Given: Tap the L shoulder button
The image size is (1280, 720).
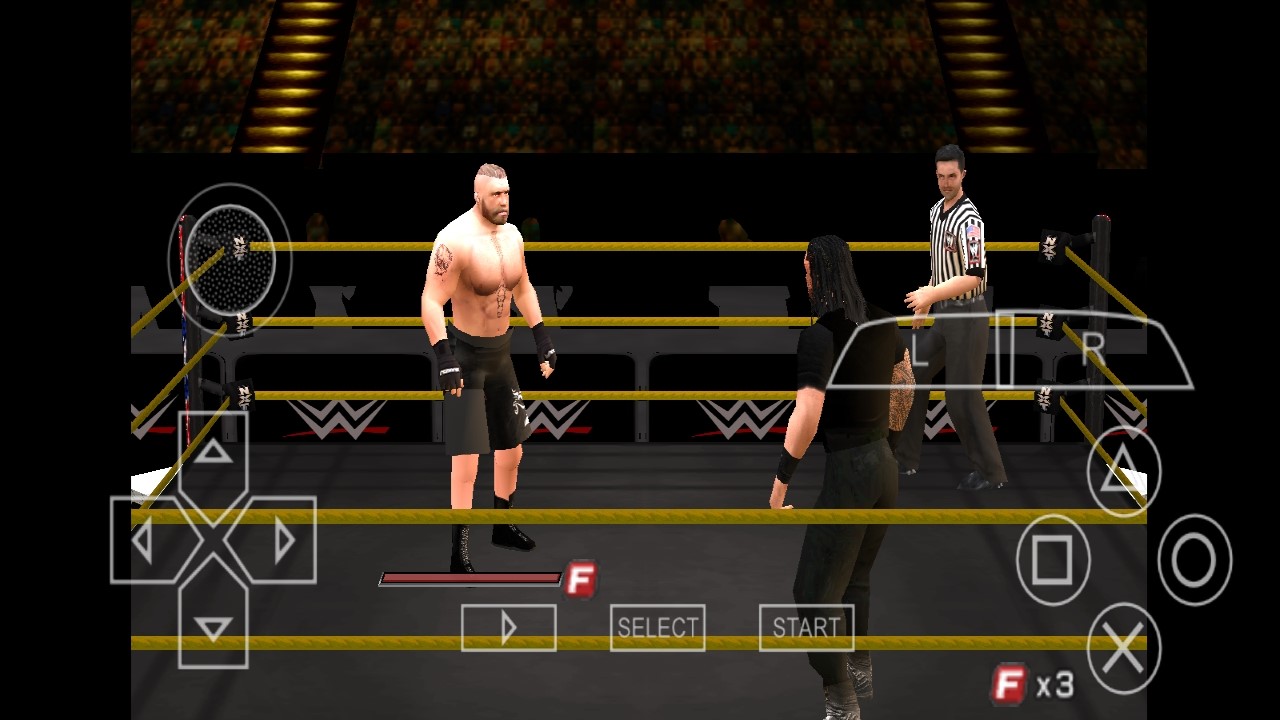Looking at the screenshot, I should click(x=918, y=350).
